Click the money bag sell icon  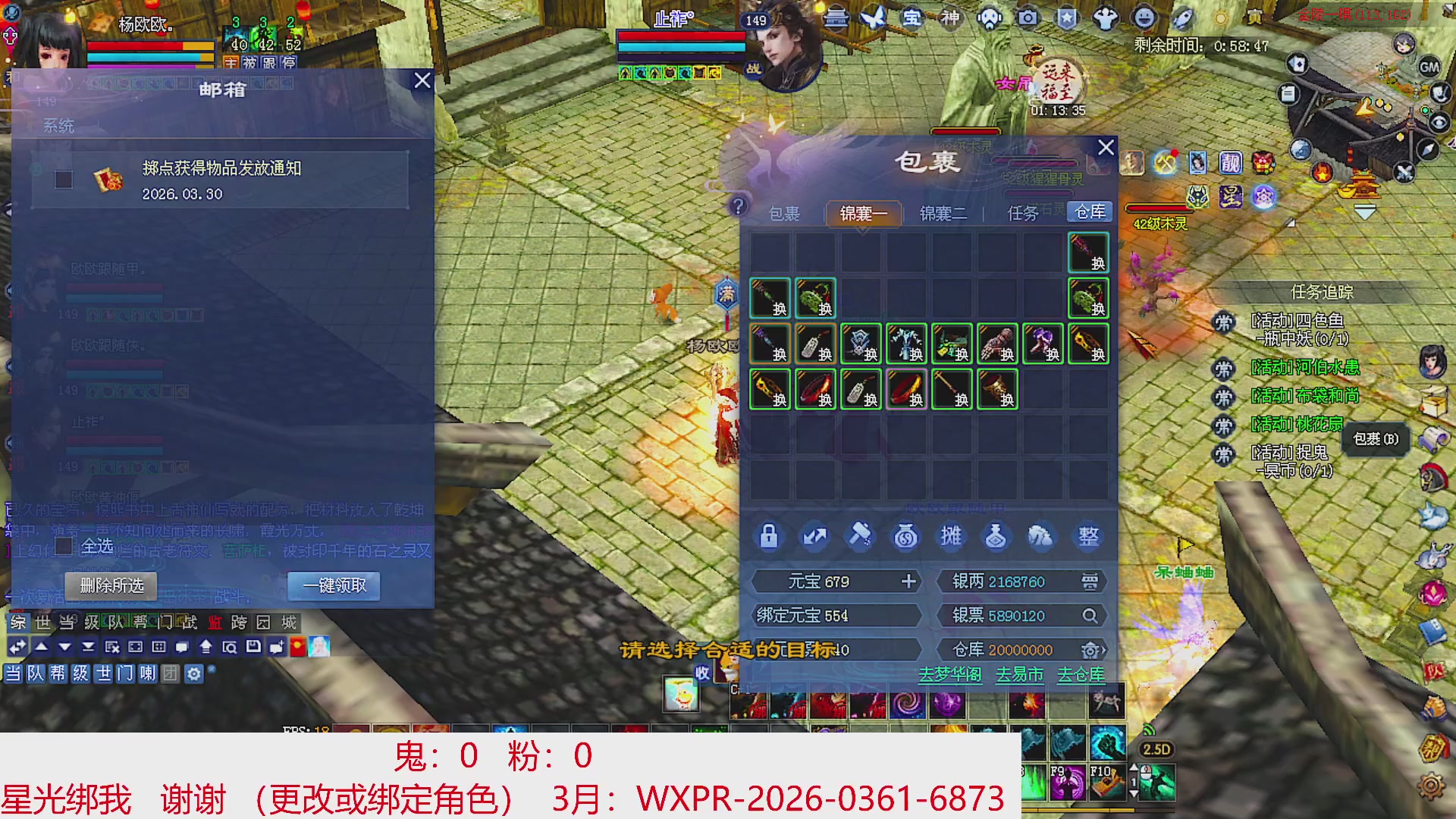[905, 536]
